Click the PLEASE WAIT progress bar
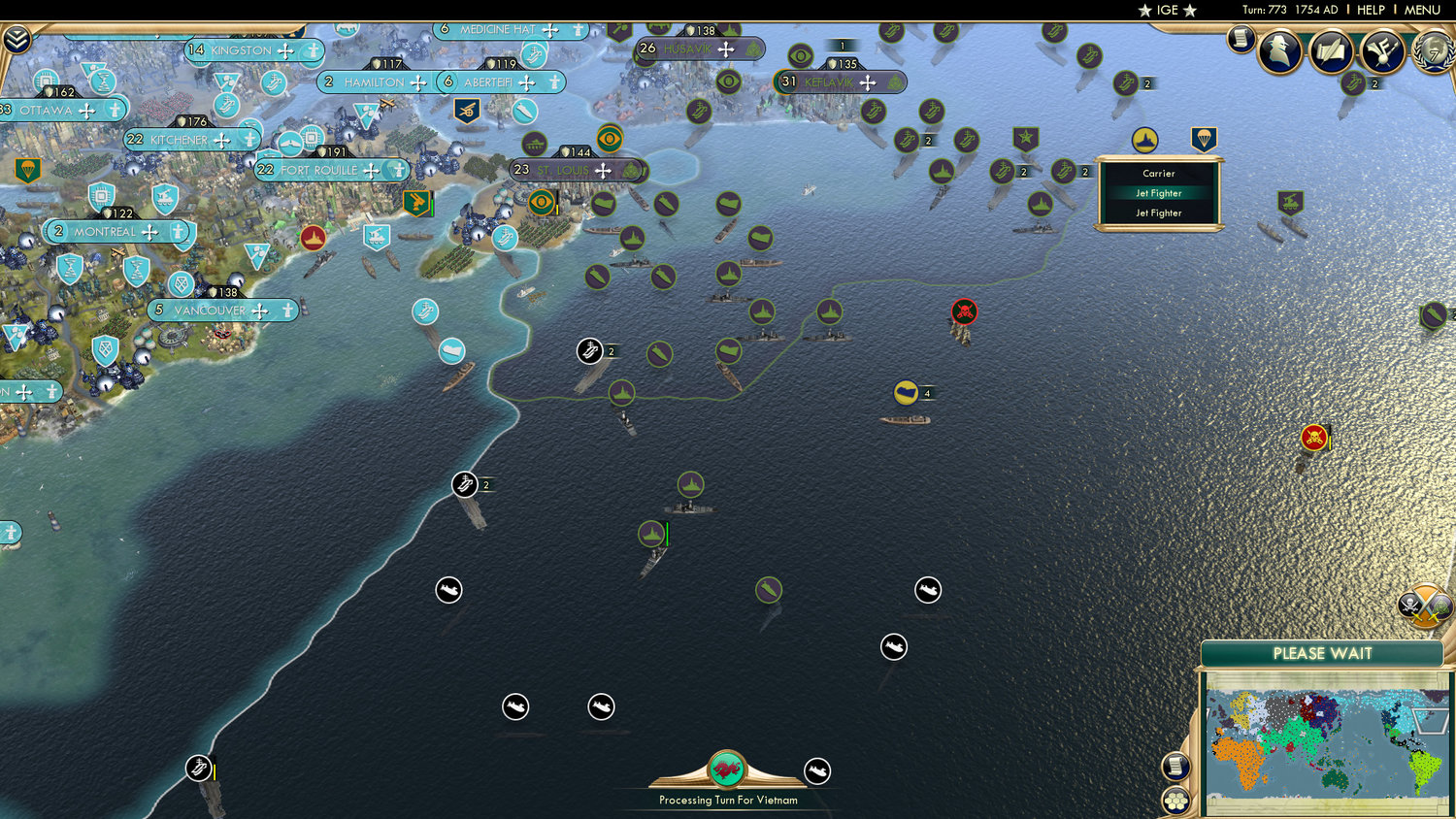 [1323, 654]
